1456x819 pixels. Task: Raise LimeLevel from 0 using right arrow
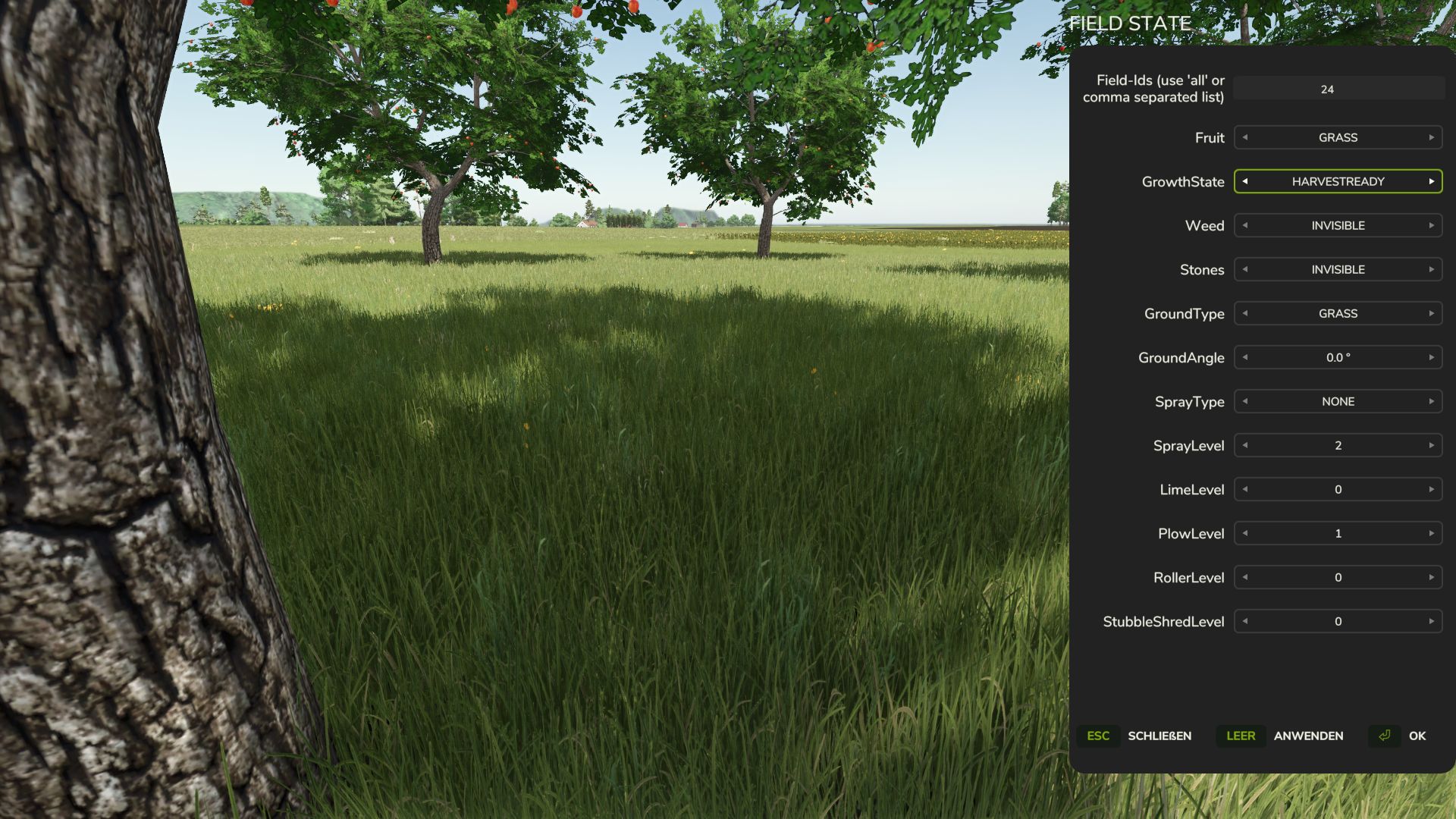coord(1430,489)
